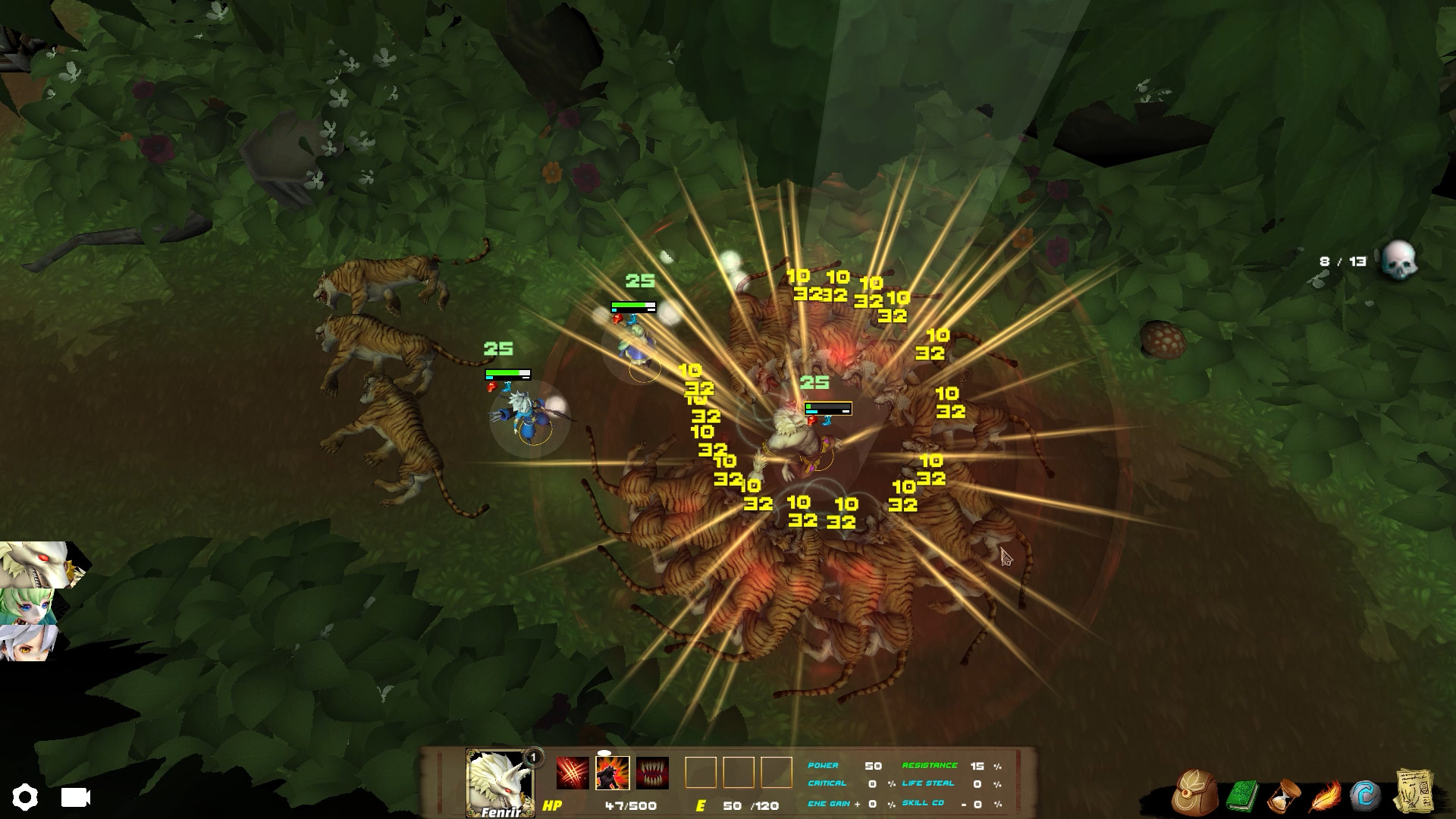Click Fenrir's character portrait

(499, 781)
